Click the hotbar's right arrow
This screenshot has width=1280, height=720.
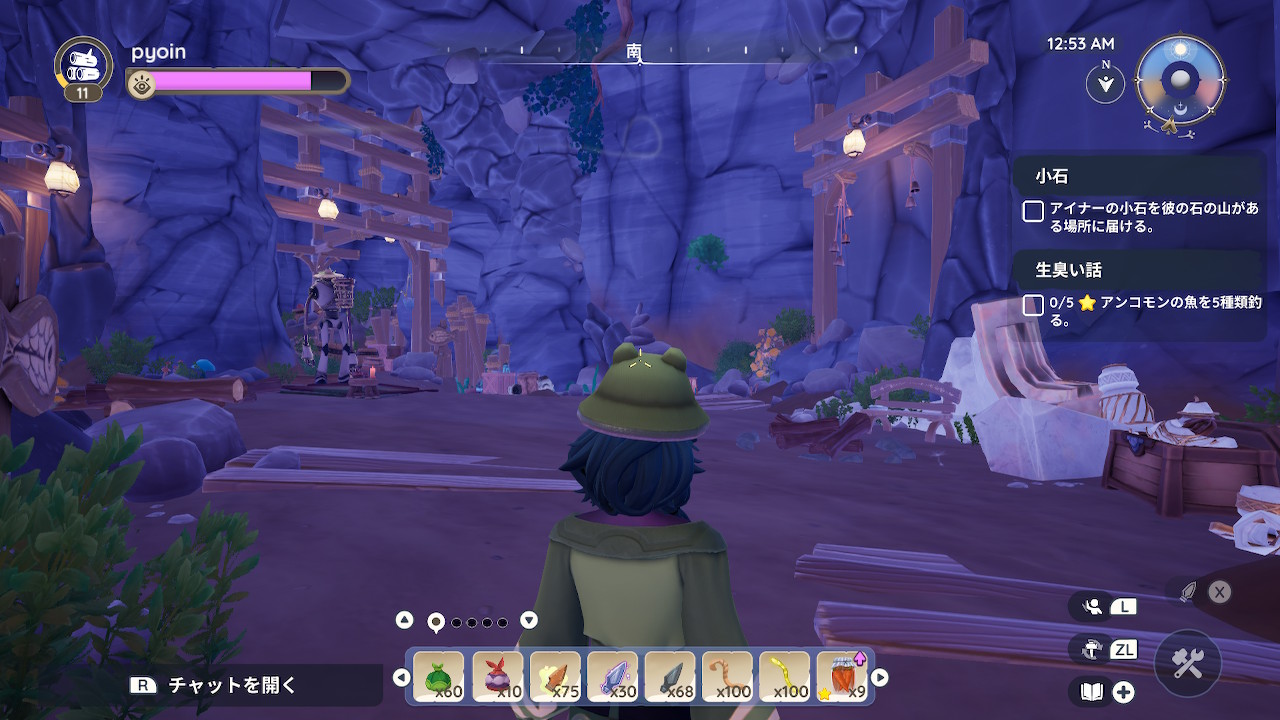pyautogui.click(x=880, y=678)
